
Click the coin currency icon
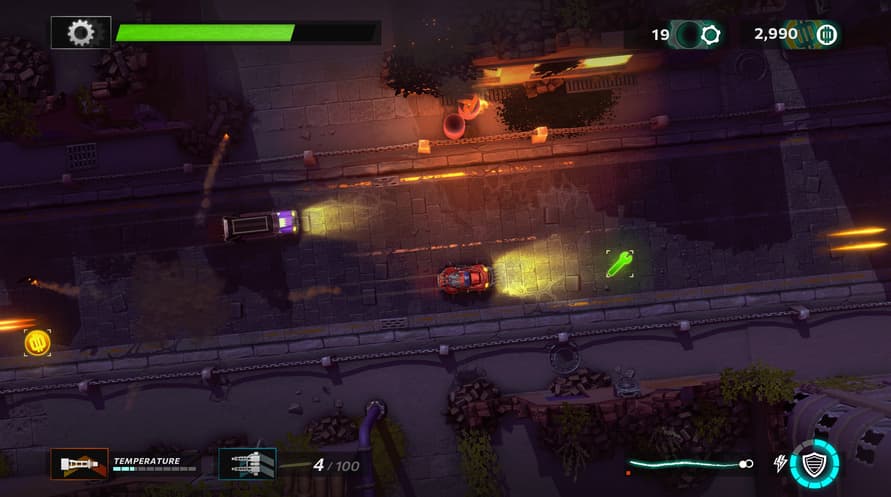[825, 35]
